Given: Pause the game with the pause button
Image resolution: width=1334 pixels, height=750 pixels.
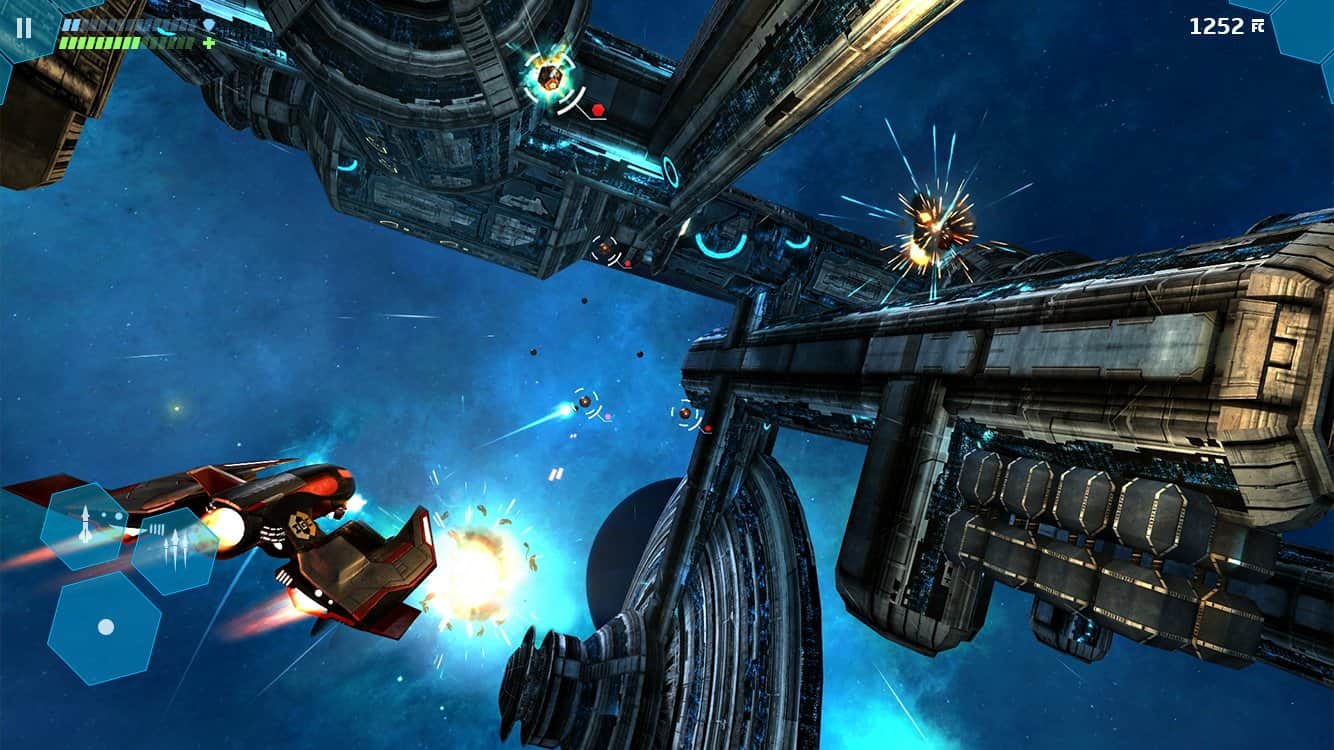Looking at the screenshot, I should (x=24, y=28).
